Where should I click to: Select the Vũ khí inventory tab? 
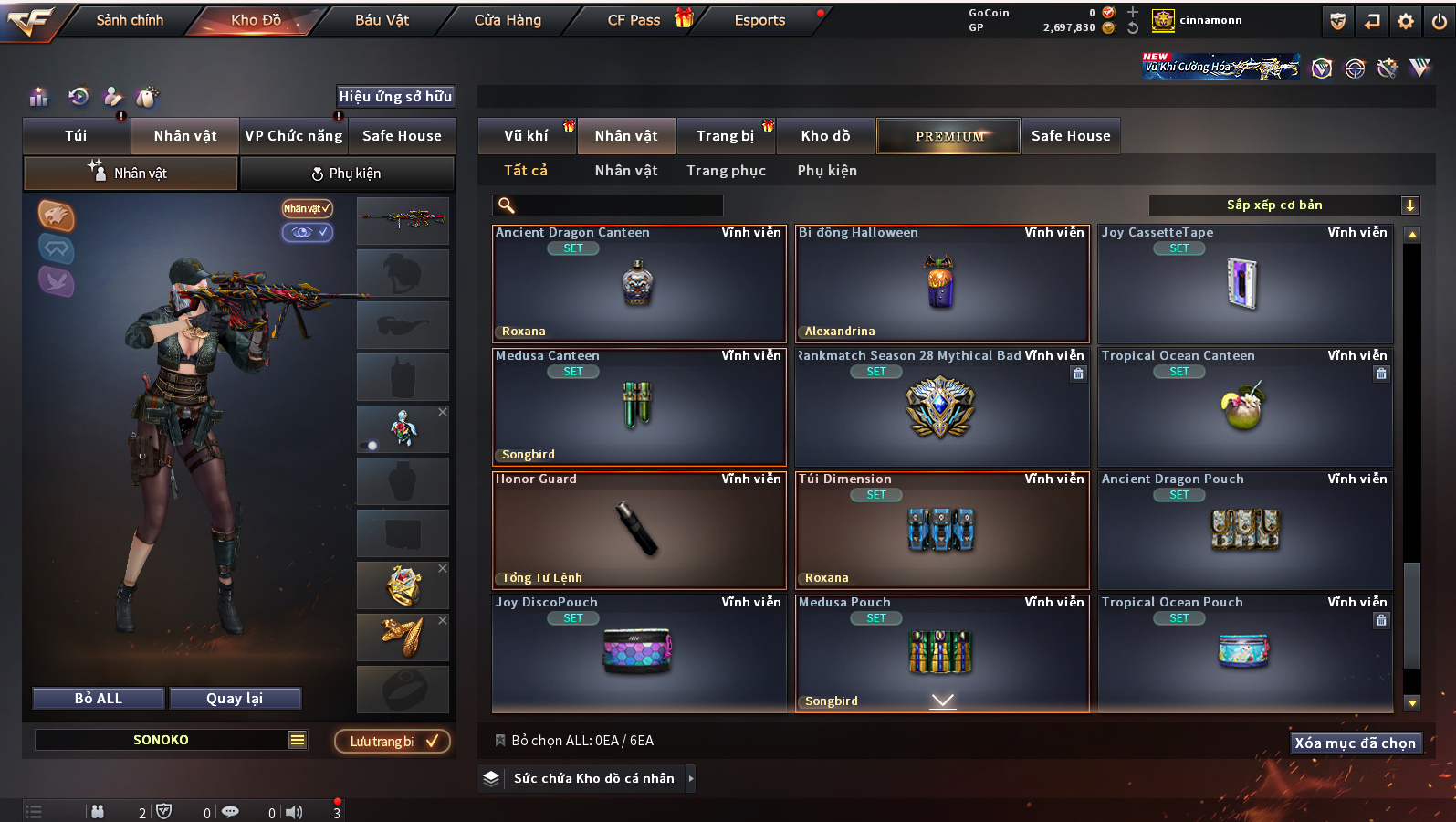click(527, 136)
